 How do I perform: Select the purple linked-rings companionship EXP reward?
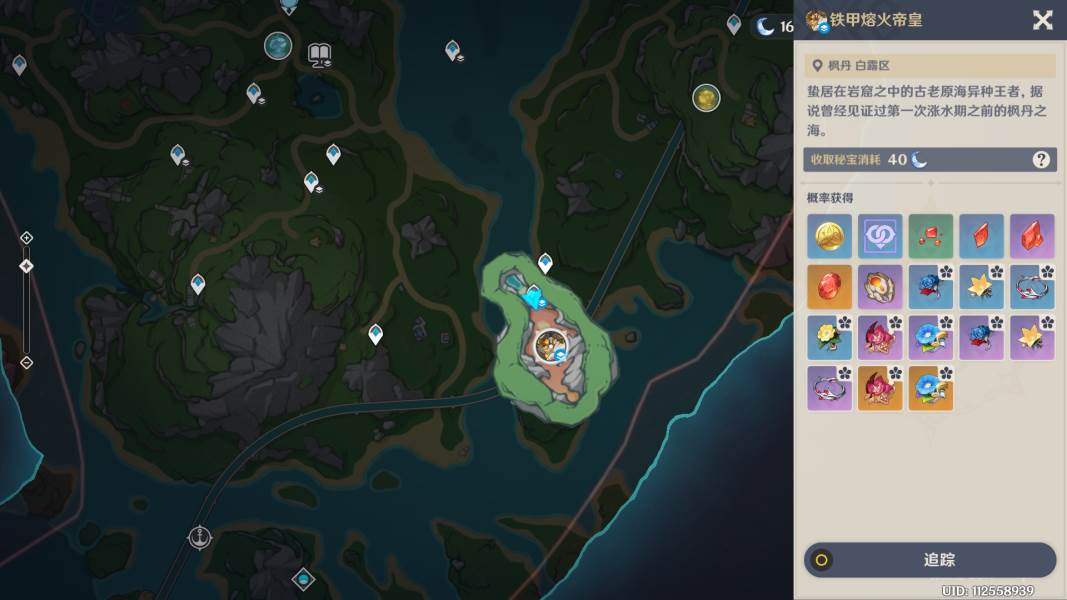coord(880,236)
